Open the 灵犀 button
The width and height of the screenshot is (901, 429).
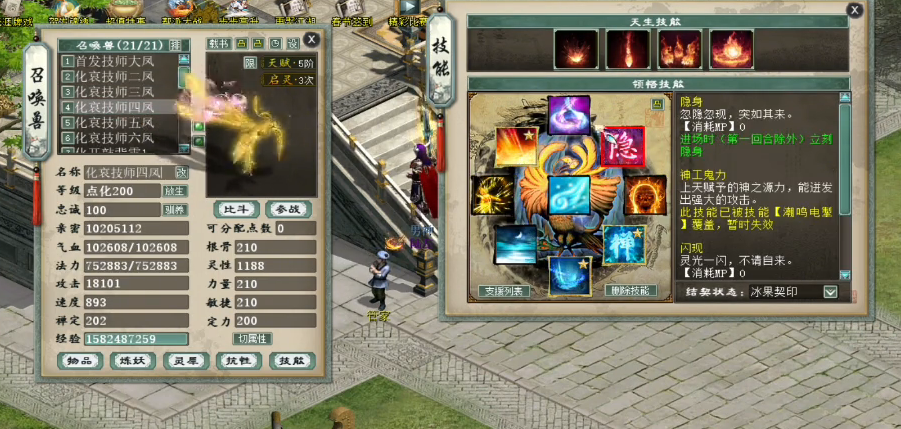click(187, 360)
